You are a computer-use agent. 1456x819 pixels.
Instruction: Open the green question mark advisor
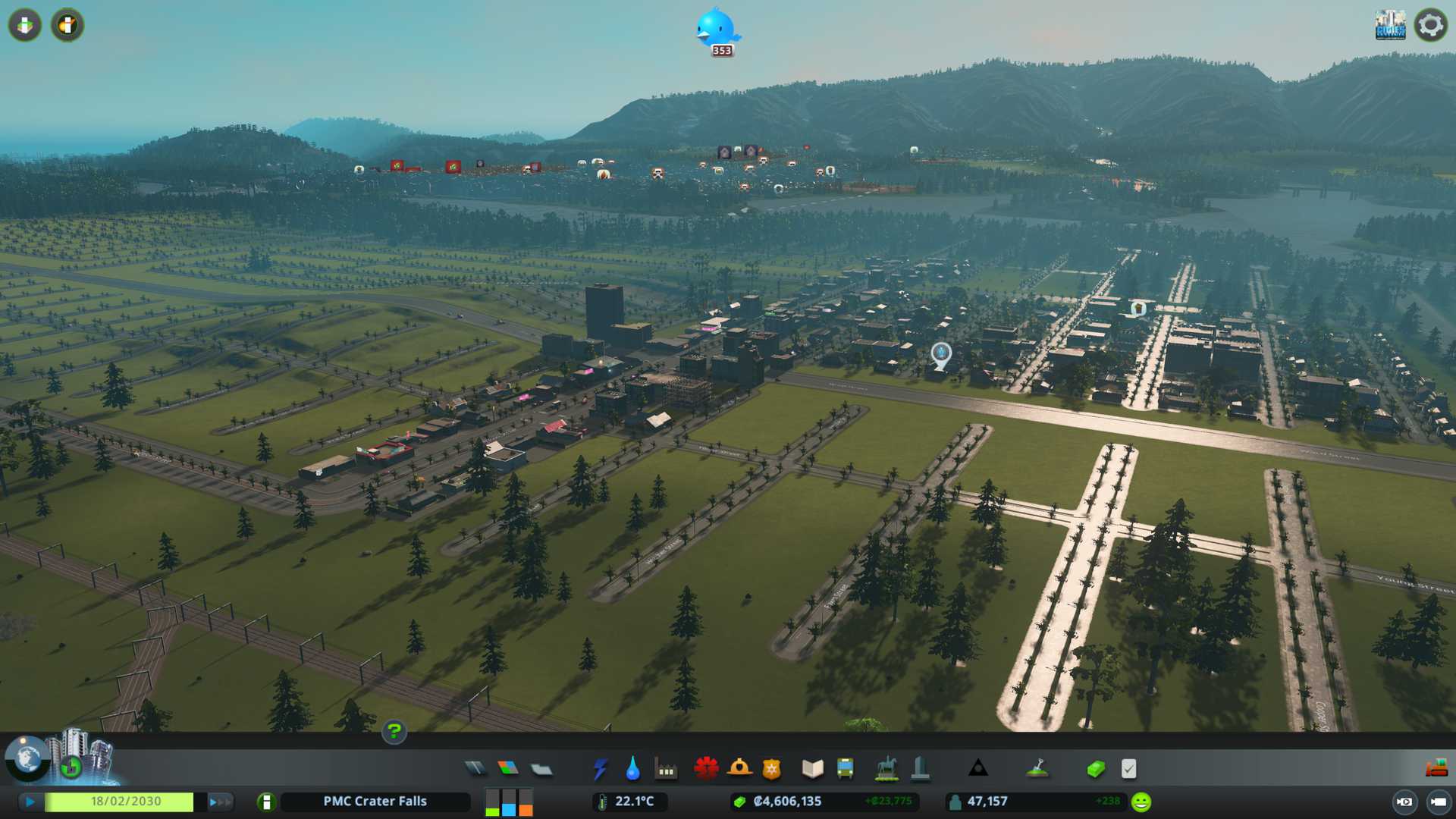394,732
